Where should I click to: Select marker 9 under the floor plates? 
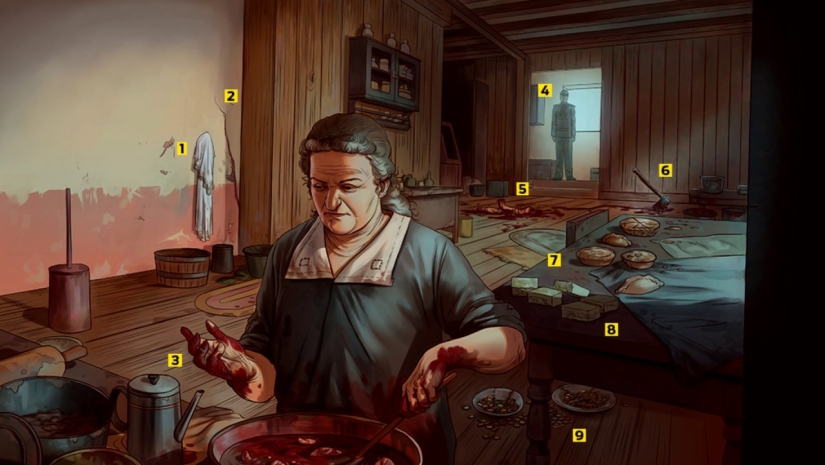point(578,434)
